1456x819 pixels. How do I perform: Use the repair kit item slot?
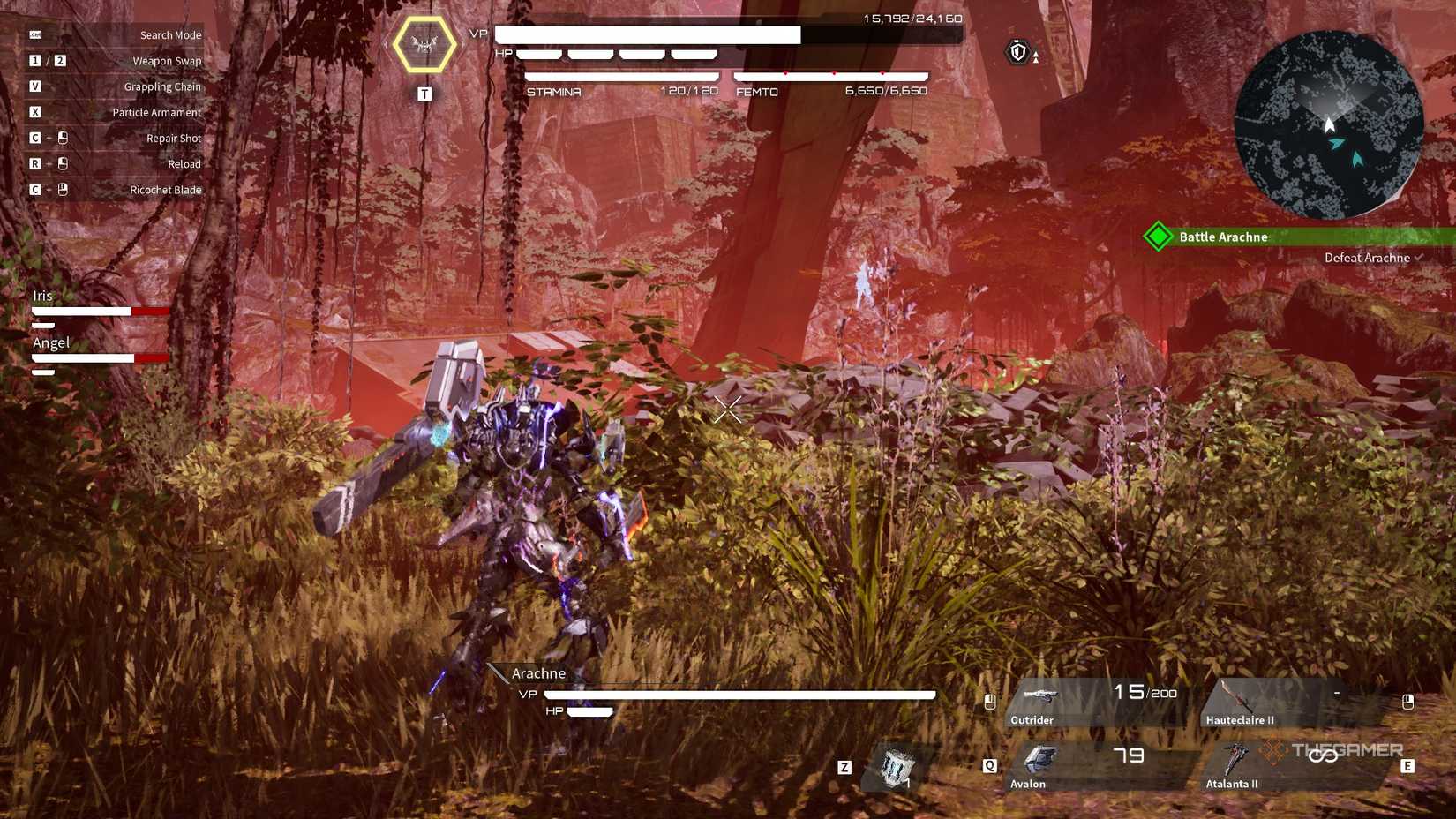[896, 766]
